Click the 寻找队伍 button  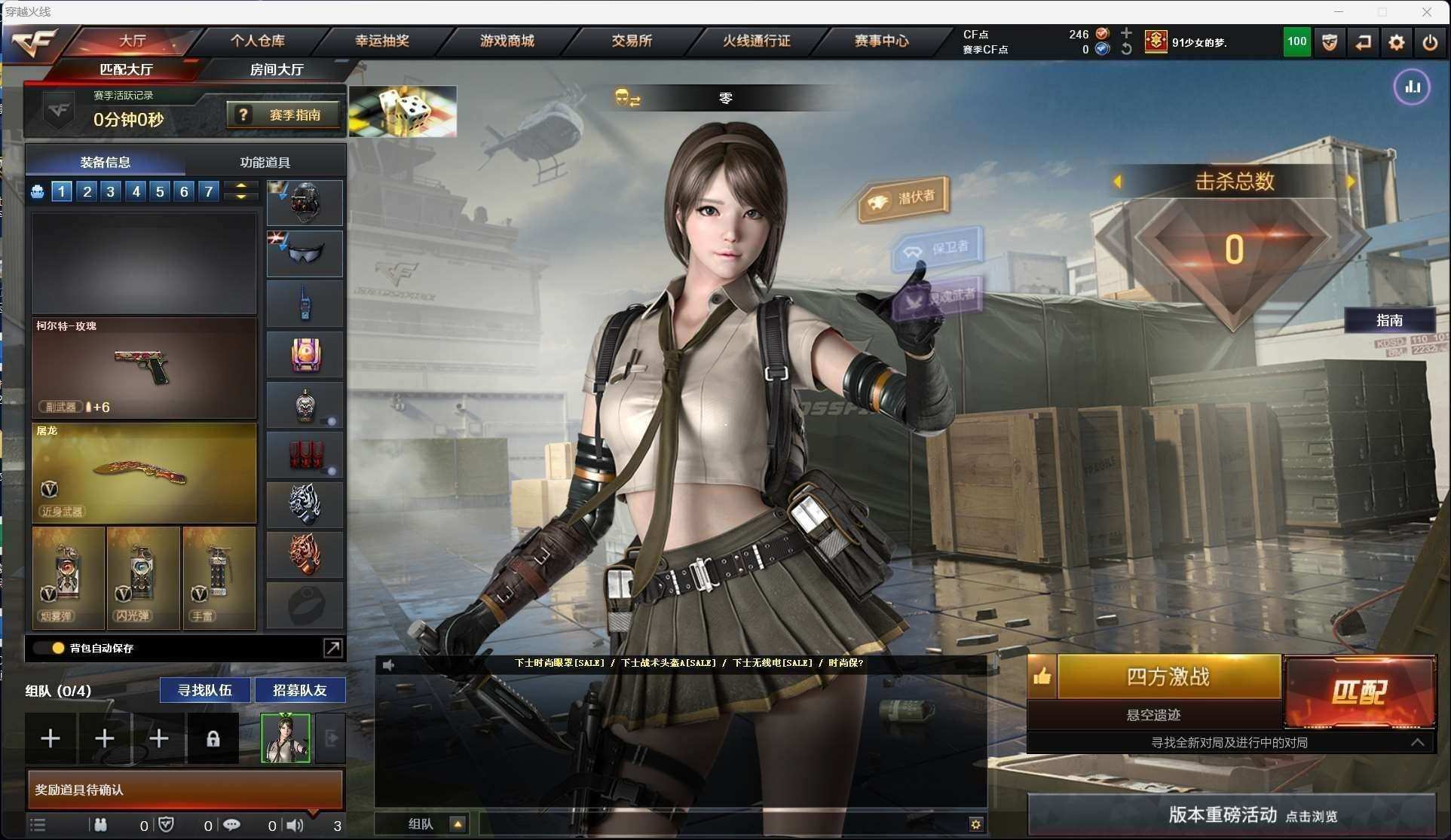pos(204,690)
